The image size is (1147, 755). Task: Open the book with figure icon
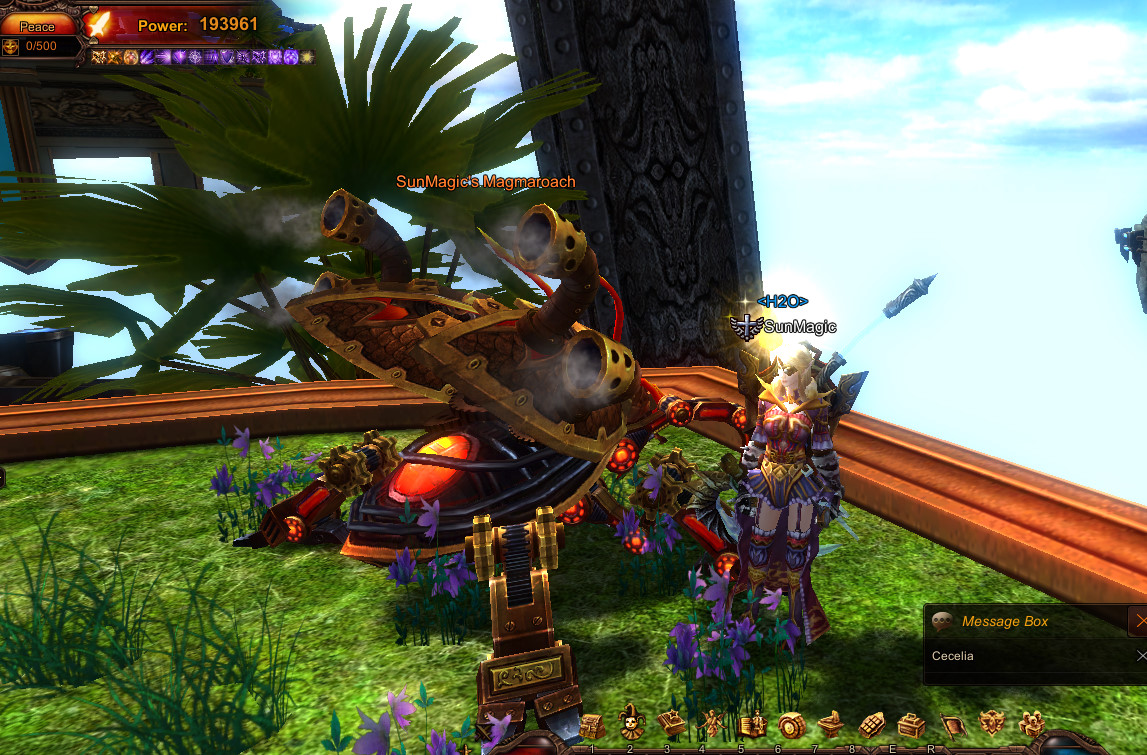coord(752,724)
